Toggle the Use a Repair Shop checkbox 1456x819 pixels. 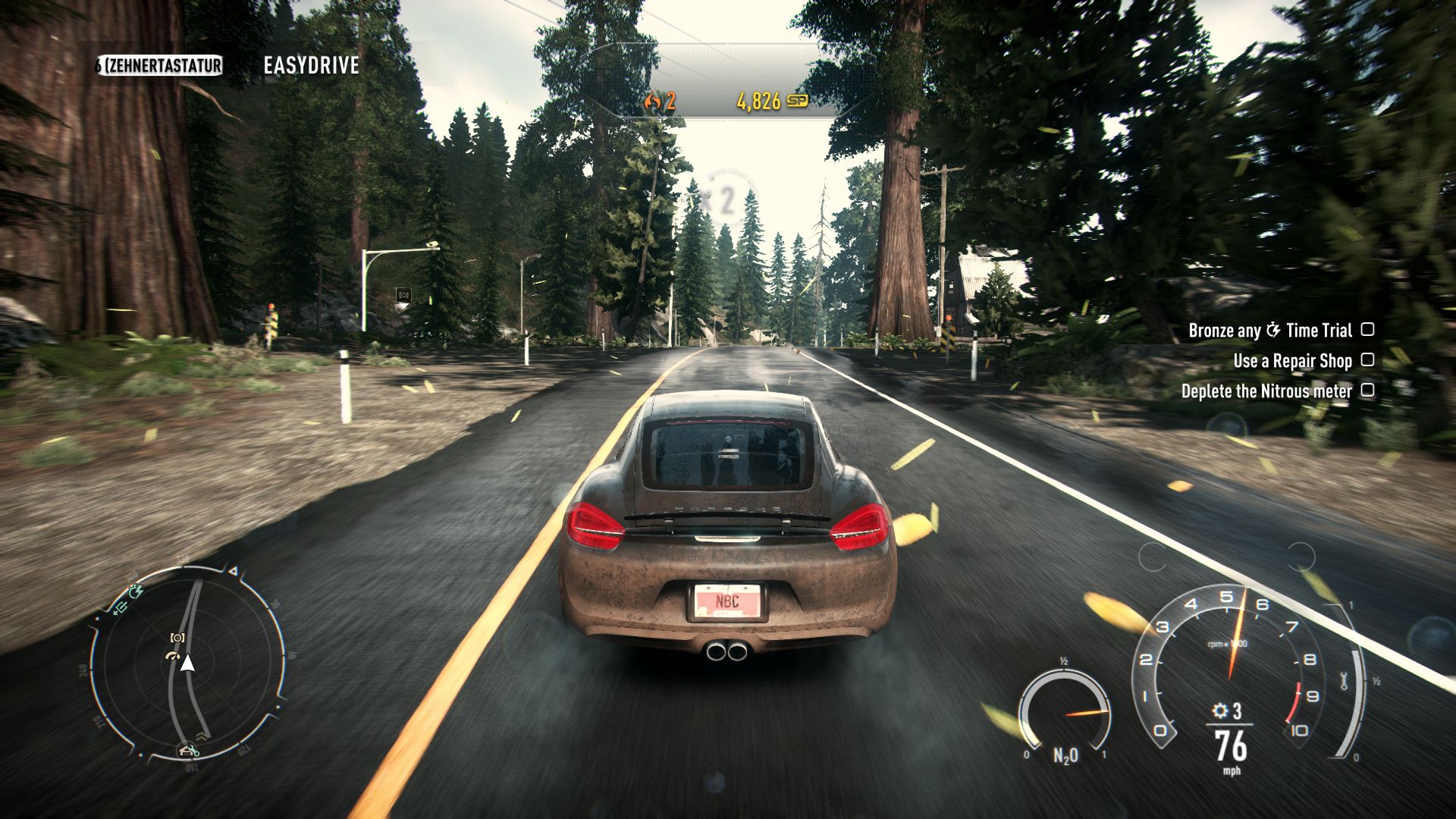pyautogui.click(x=1367, y=359)
